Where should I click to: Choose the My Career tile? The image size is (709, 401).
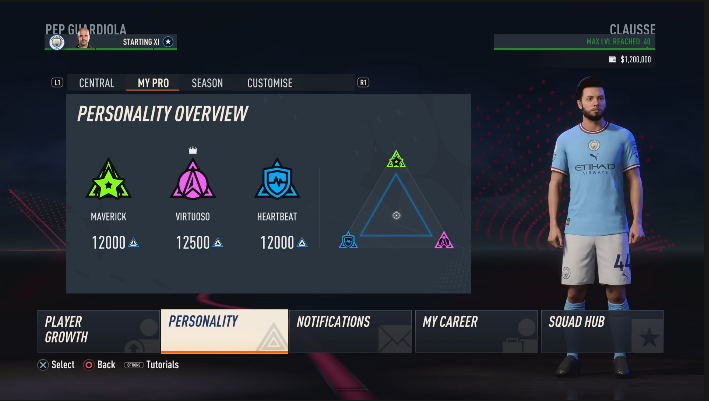click(477, 331)
